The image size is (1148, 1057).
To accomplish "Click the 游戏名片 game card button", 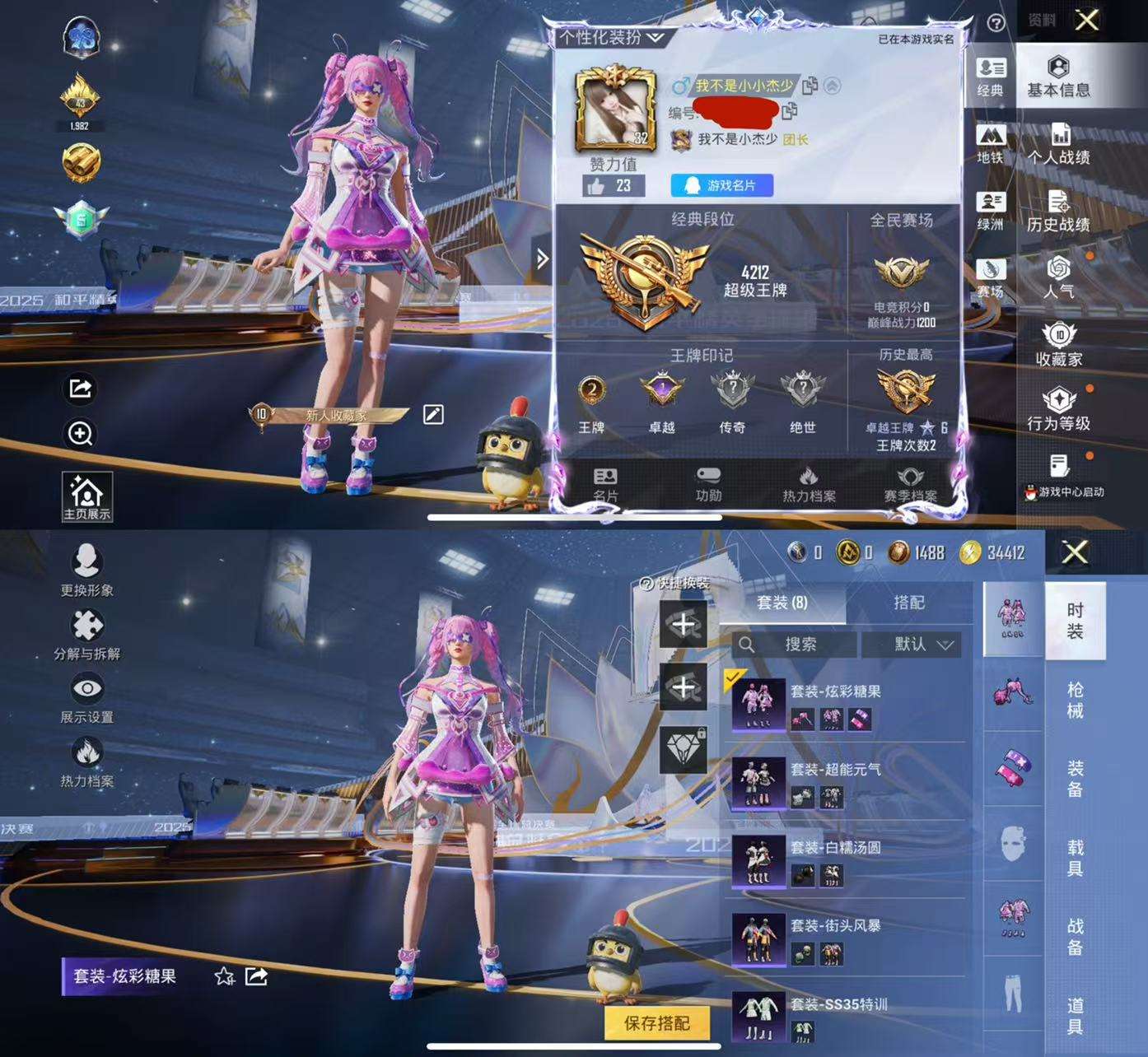I will coord(721,184).
